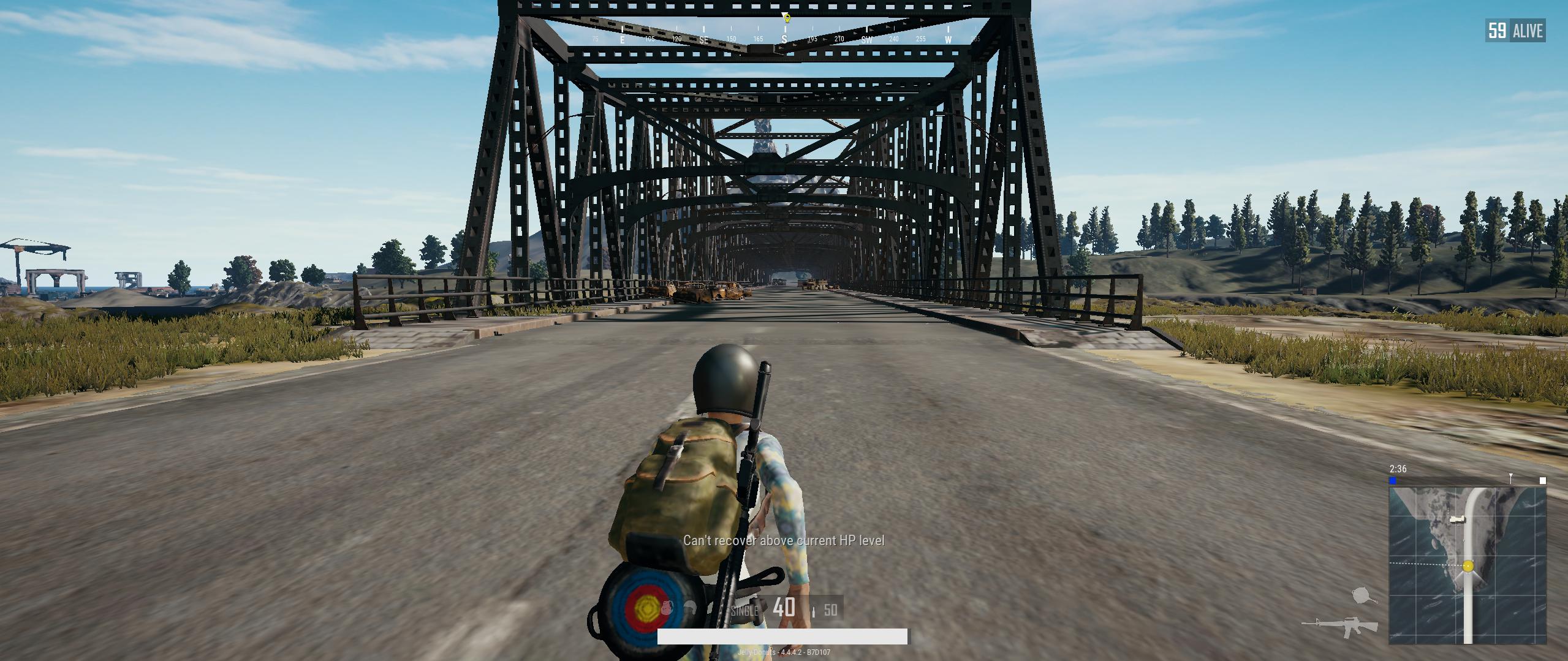Toggle the SINGLE fire mode indicator

point(744,611)
